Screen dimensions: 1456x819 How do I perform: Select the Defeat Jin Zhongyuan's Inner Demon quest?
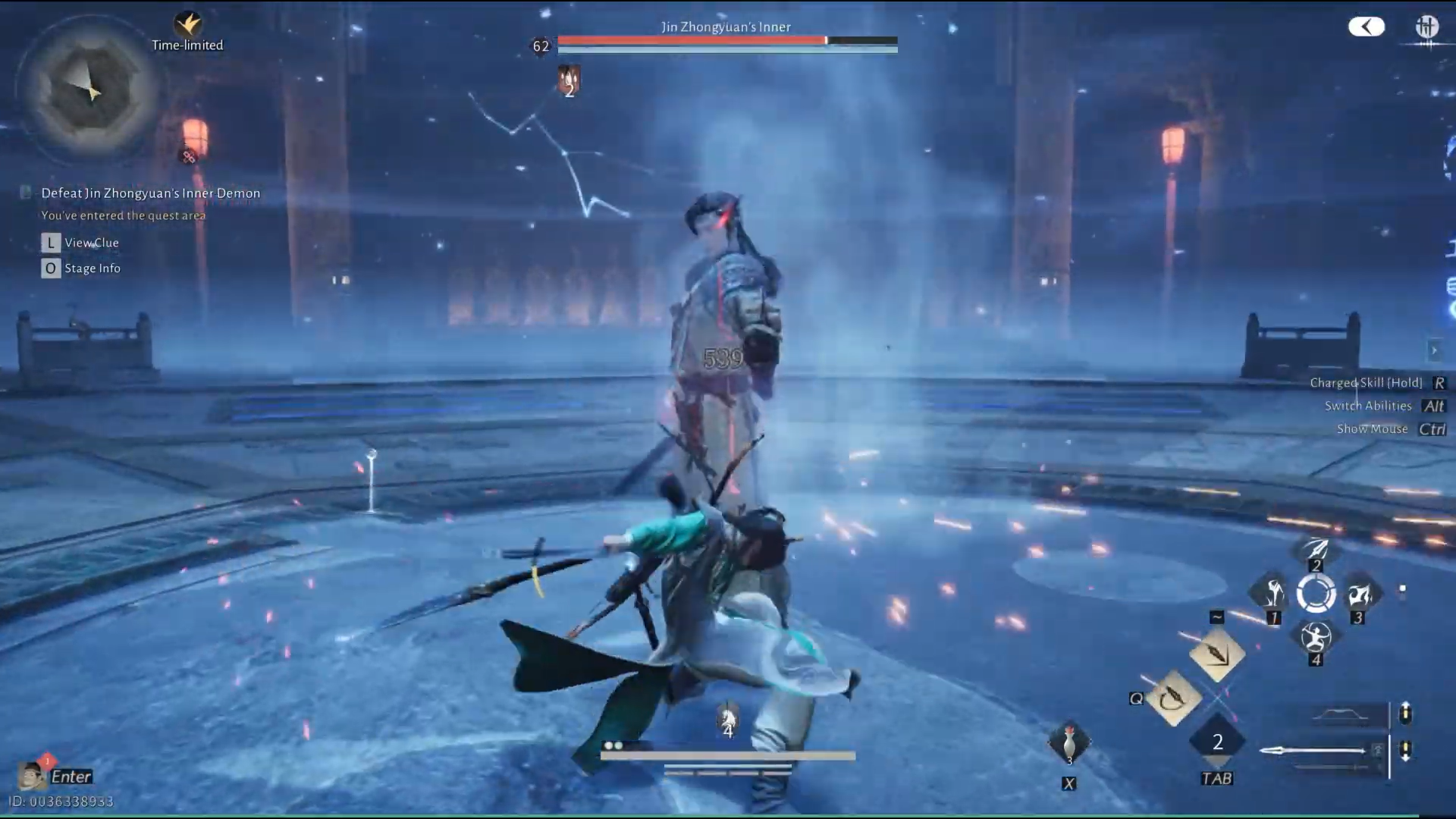150,193
